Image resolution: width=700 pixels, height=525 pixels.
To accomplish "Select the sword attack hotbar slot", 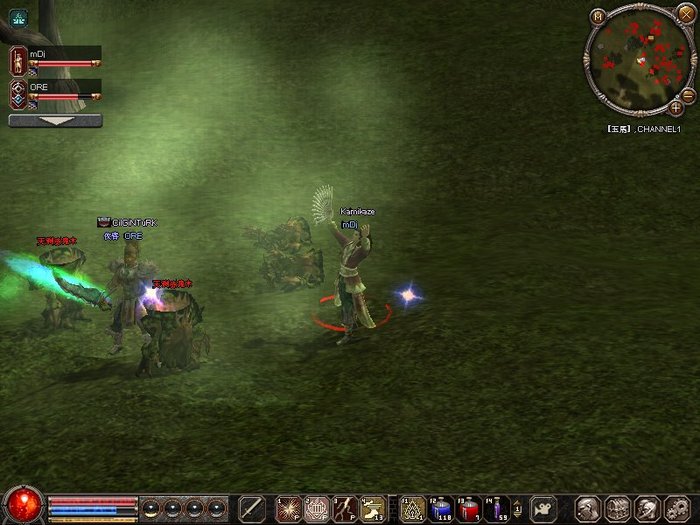I will 252,508.
